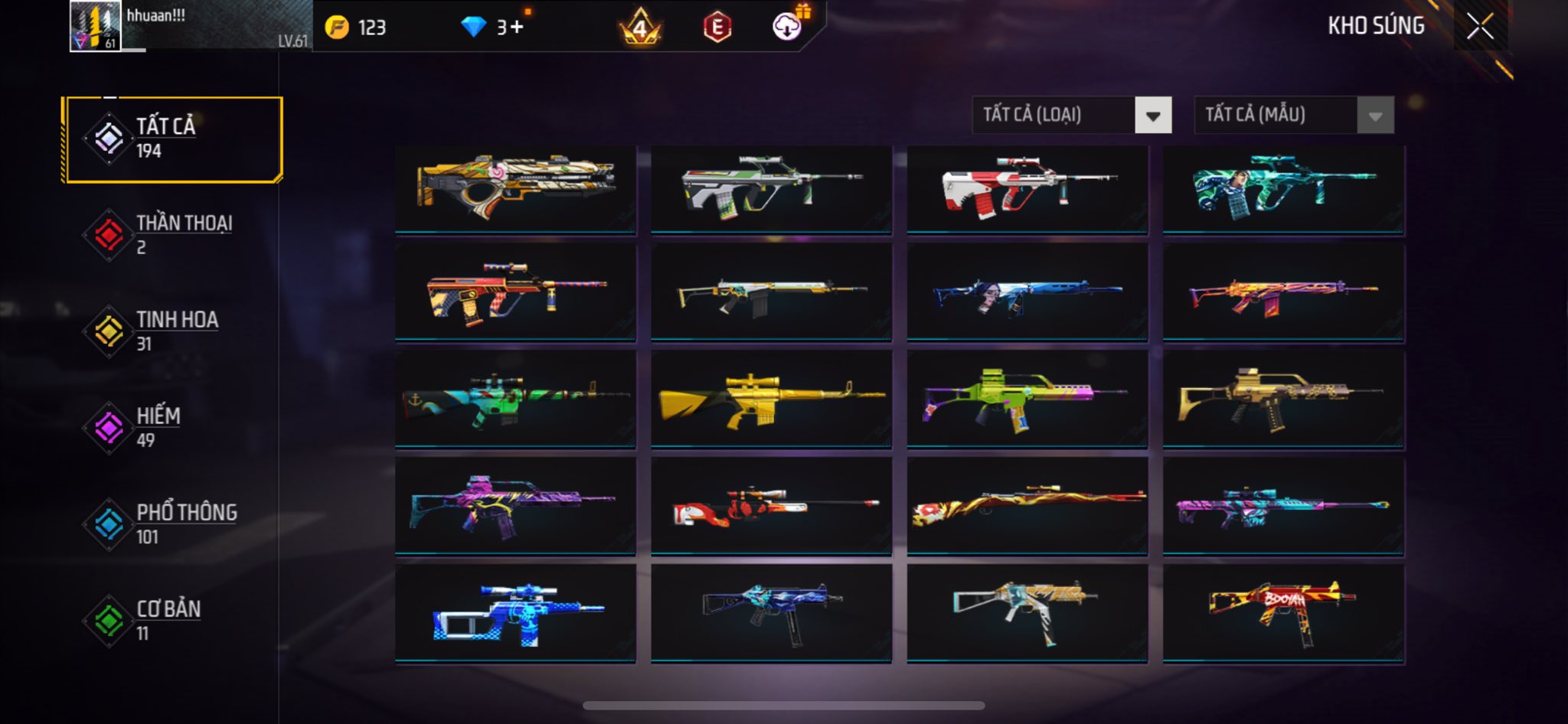1568x724 pixels.
Task: Open the Tất Cả (Loại) type dropdown
Action: point(1071,116)
